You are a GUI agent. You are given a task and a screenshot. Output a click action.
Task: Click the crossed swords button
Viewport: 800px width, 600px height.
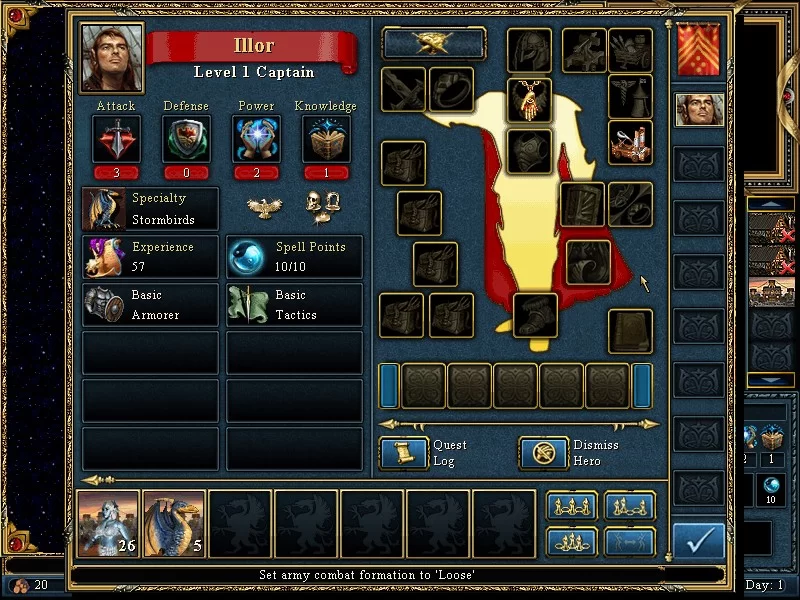[434, 43]
